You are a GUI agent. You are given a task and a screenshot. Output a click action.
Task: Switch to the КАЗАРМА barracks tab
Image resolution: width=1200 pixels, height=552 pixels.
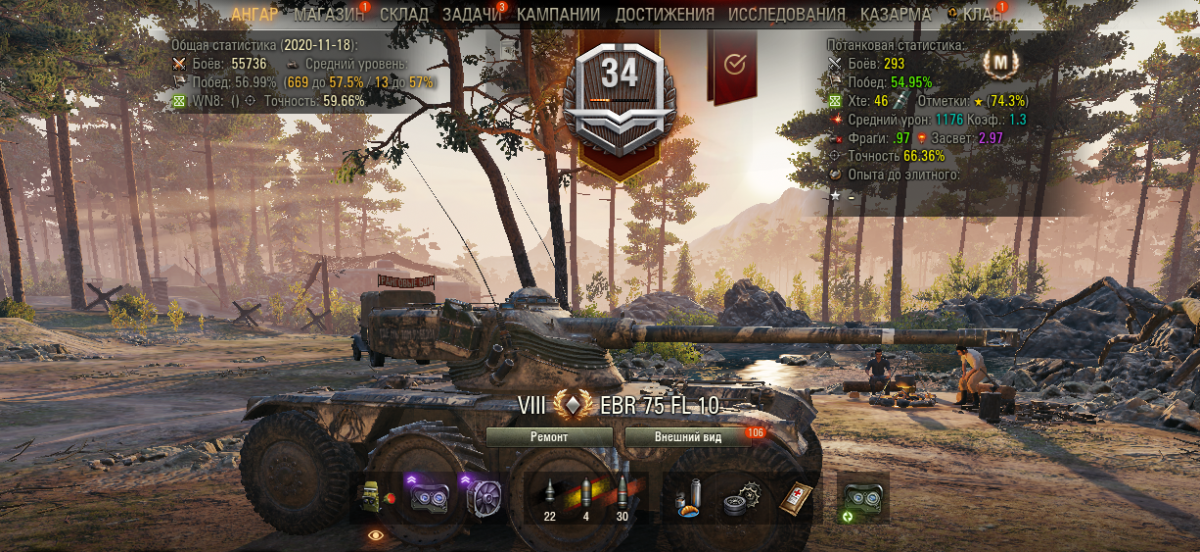click(x=895, y=15)
